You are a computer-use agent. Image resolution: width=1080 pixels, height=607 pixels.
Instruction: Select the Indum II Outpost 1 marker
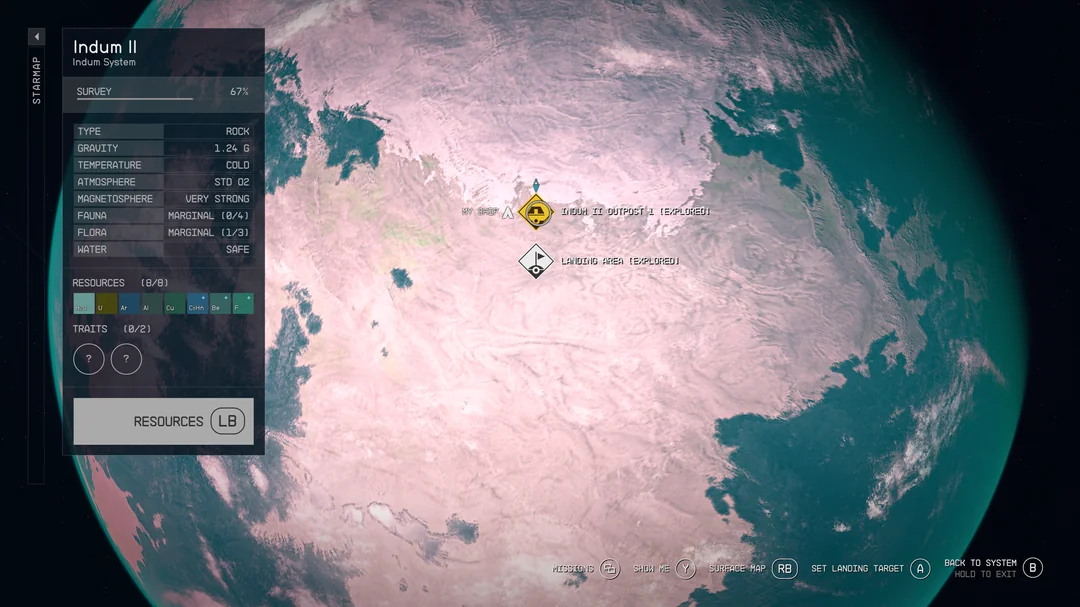coord(537,212)
